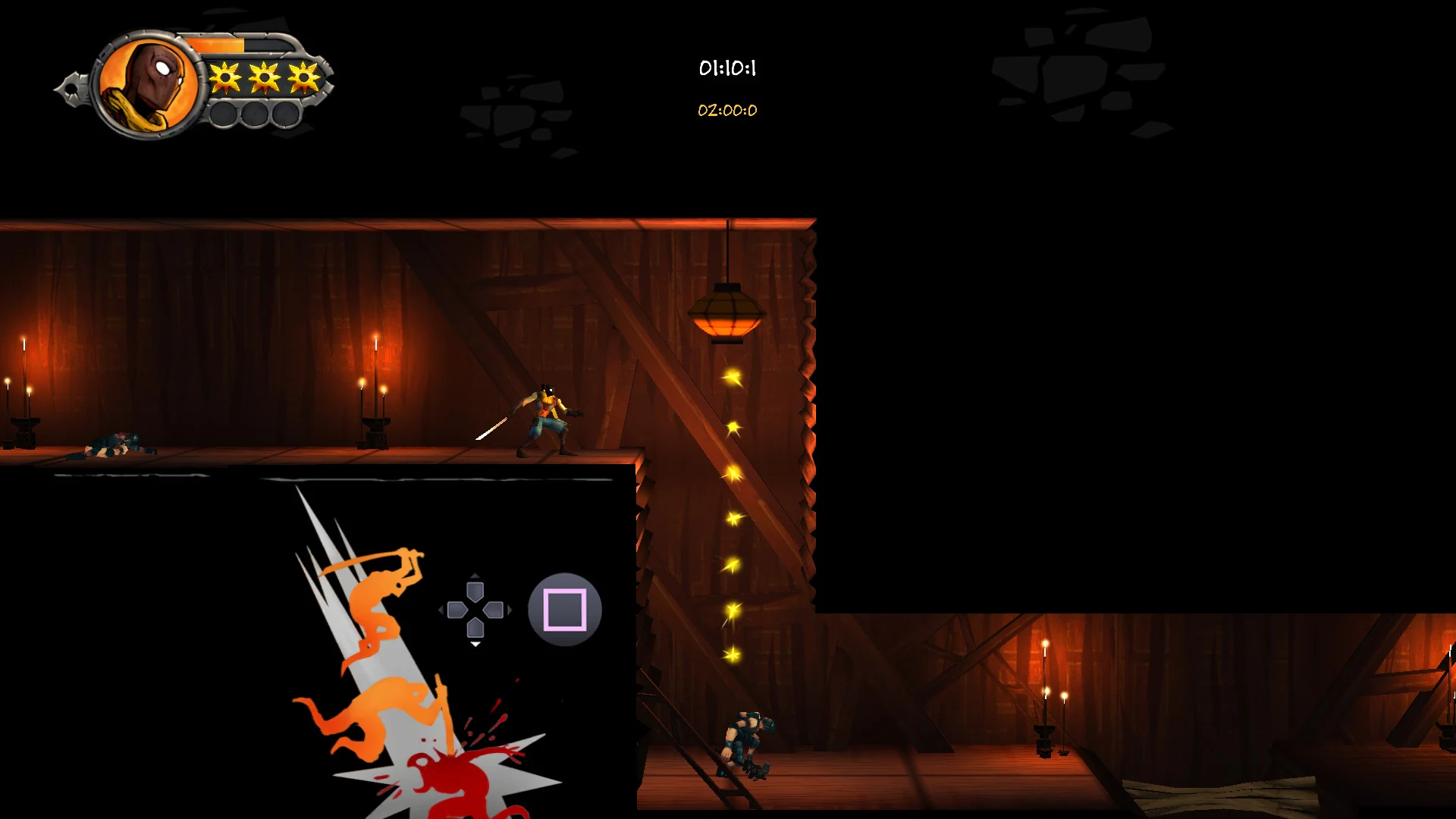Select the 02:00:0 countdown text
The height and width of the screenshot is (819, 1456).
click(727, 110)
